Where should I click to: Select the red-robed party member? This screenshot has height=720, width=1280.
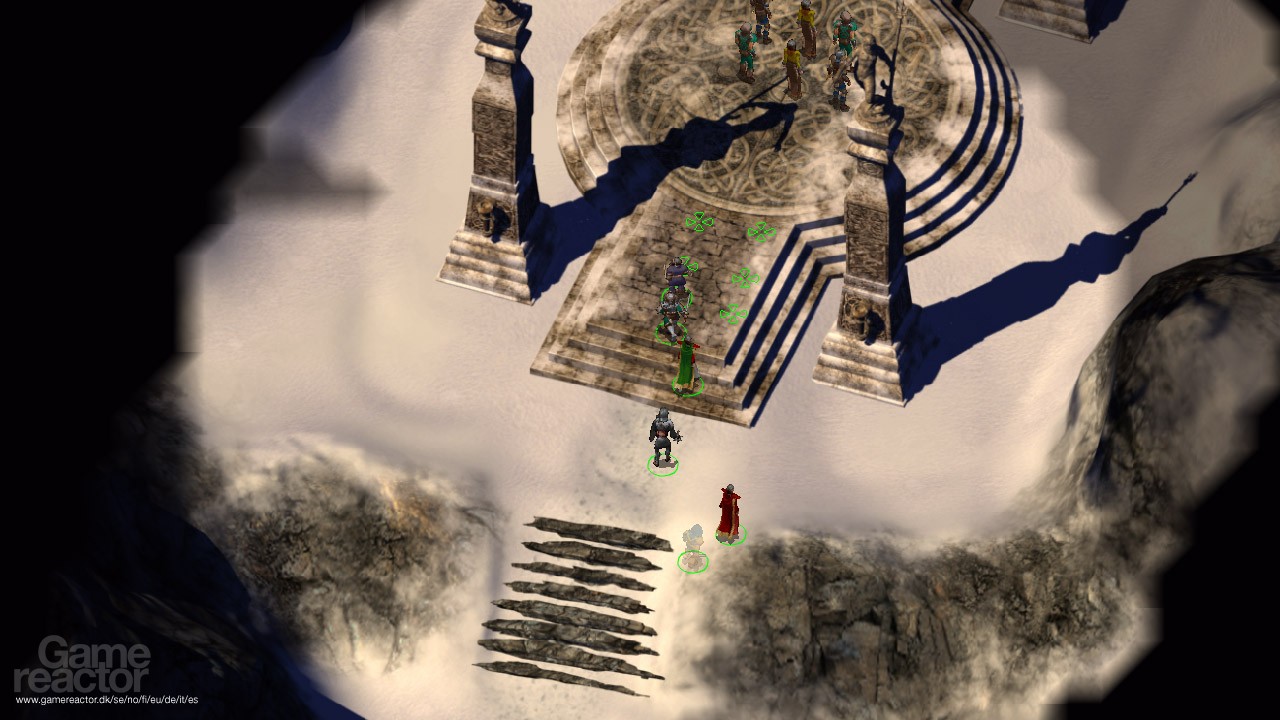[x=729, y=512]
